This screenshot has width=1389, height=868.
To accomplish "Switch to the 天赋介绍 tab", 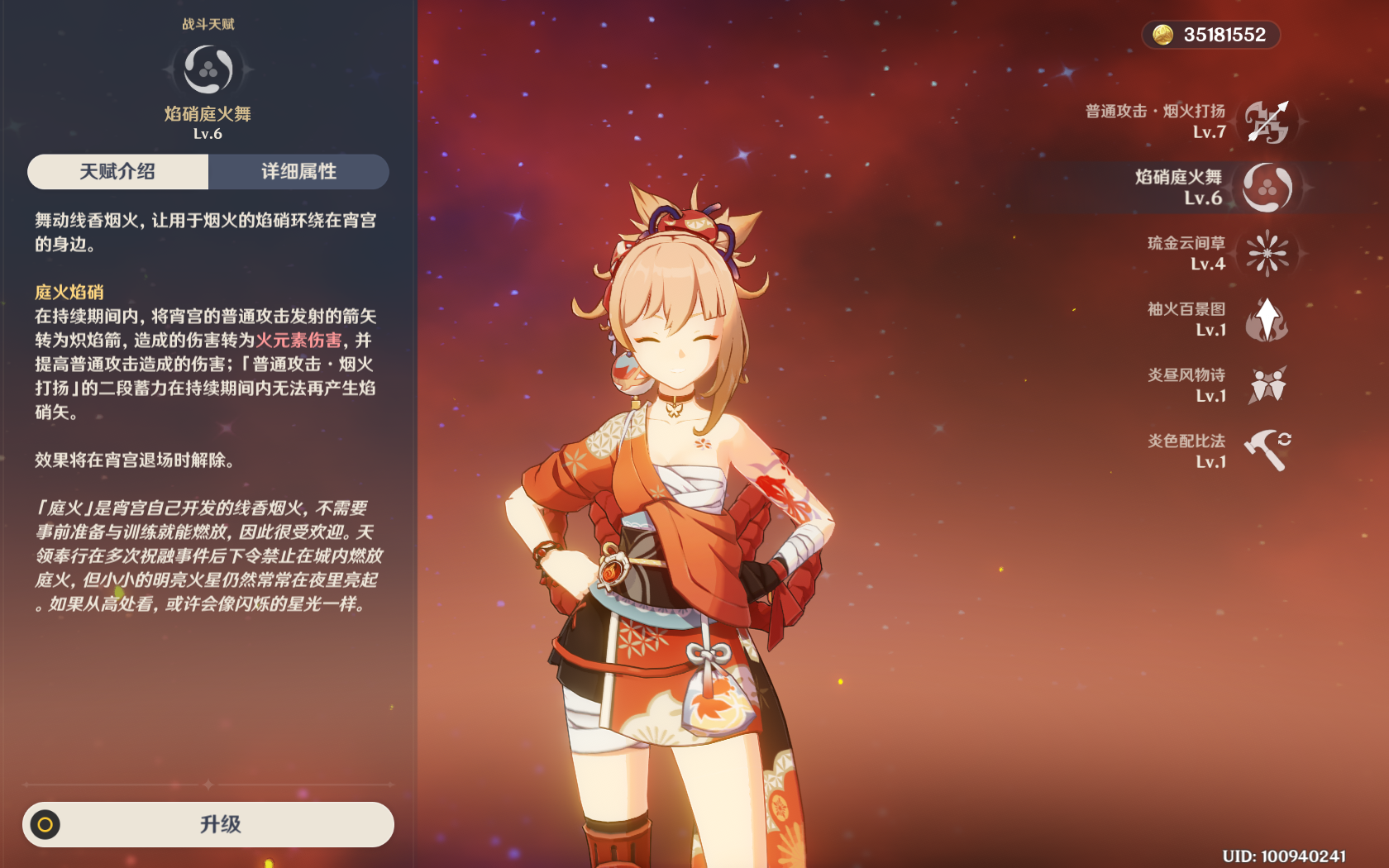I will click(117, 172).
